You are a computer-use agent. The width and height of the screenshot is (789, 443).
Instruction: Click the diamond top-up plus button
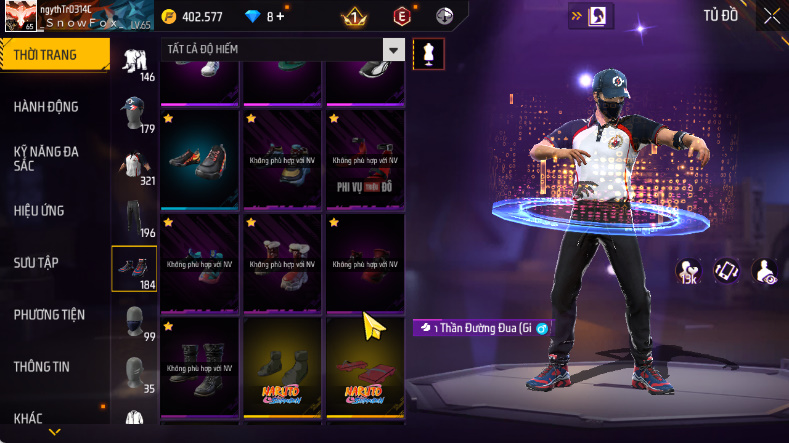pyautogui.click(x=280, y=17)
